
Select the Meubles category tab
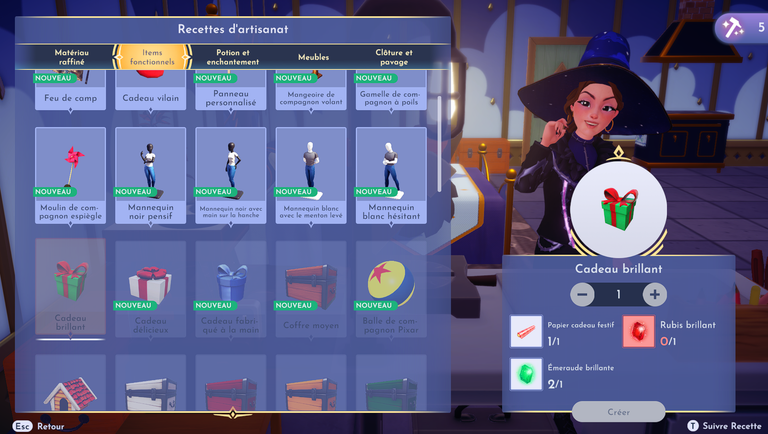click(x=312, y=57)
